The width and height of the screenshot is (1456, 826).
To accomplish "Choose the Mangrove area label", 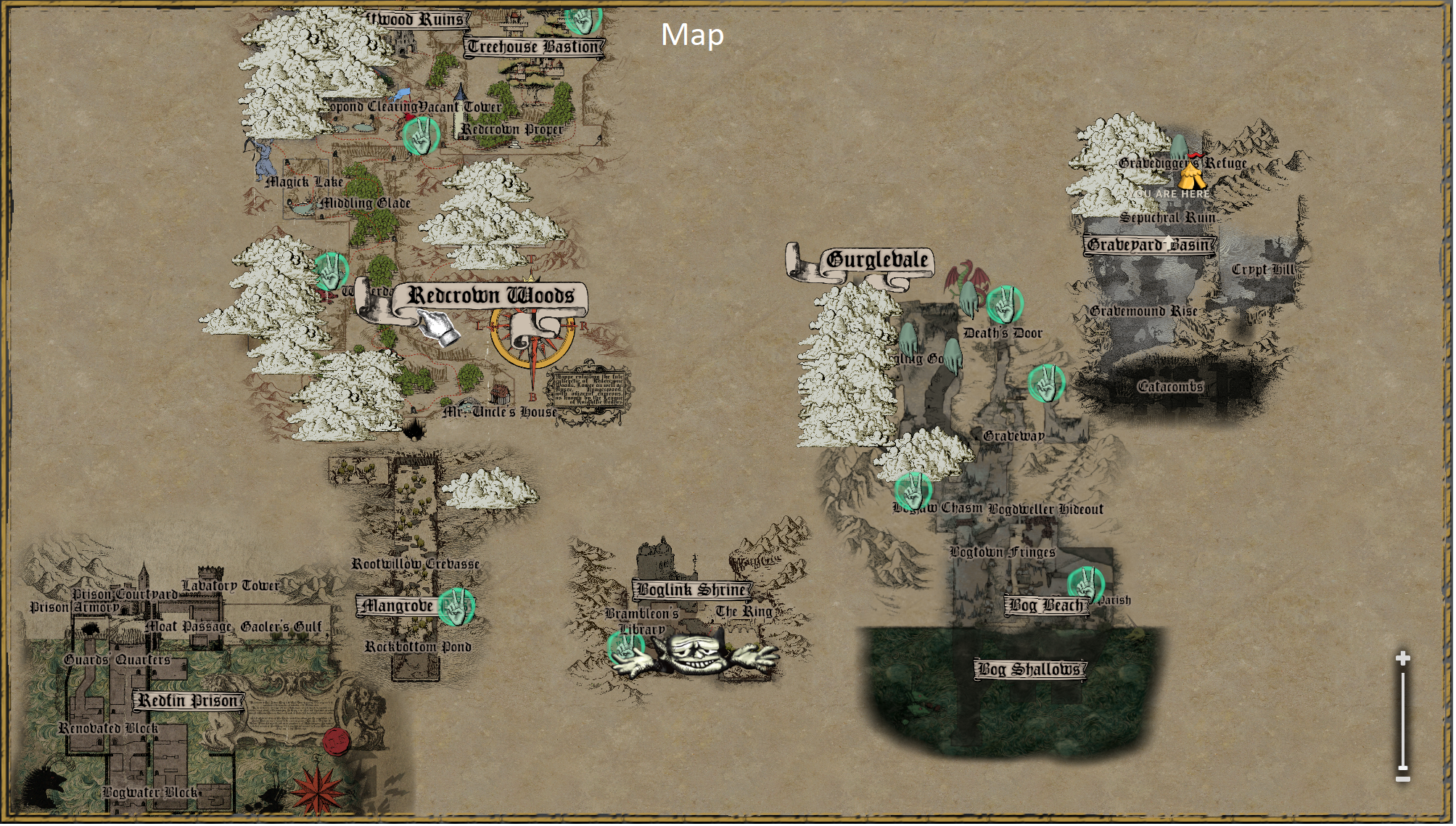I will tap(398, 607).
